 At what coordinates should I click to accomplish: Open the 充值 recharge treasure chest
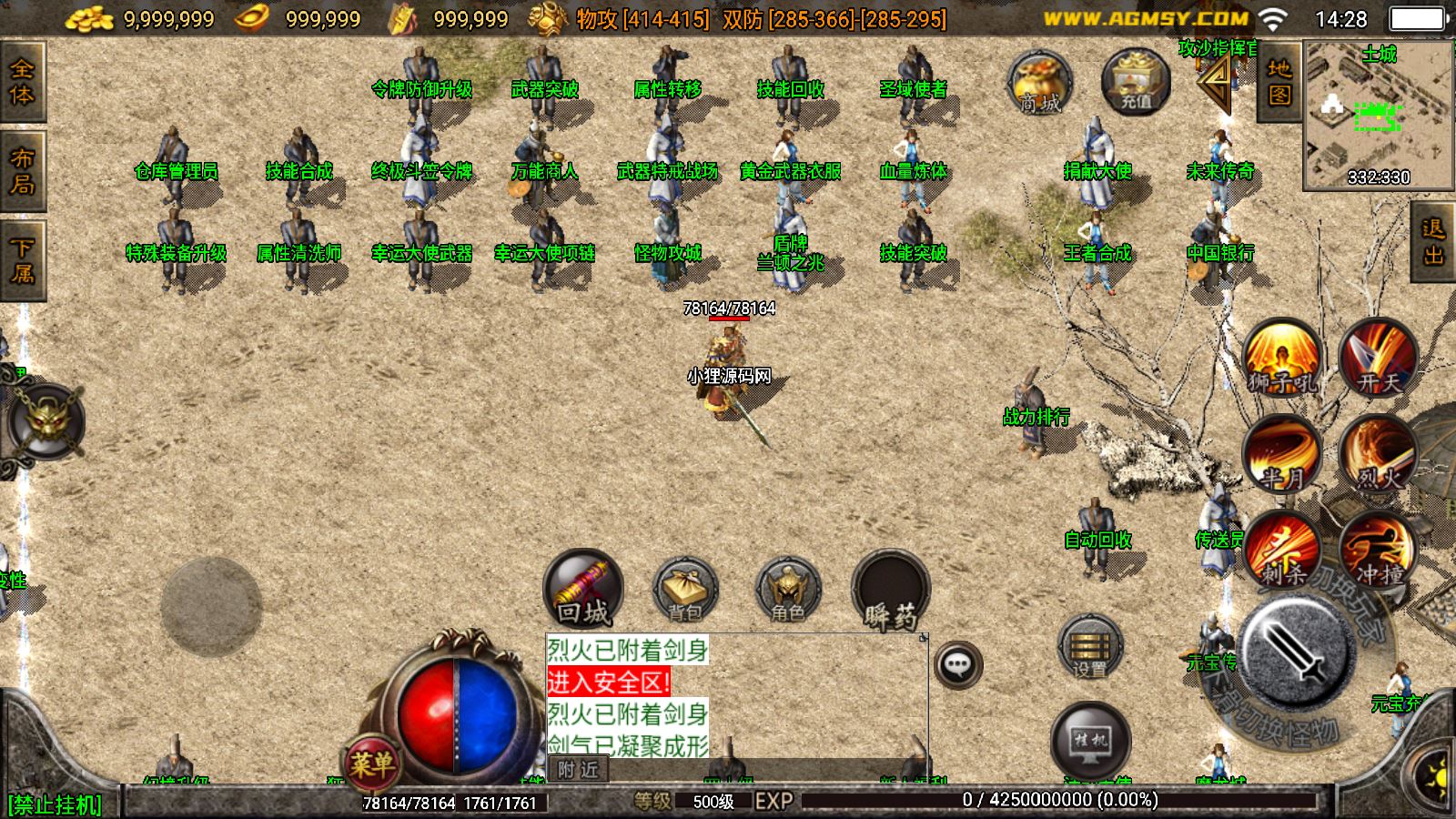coord(1135,82)
